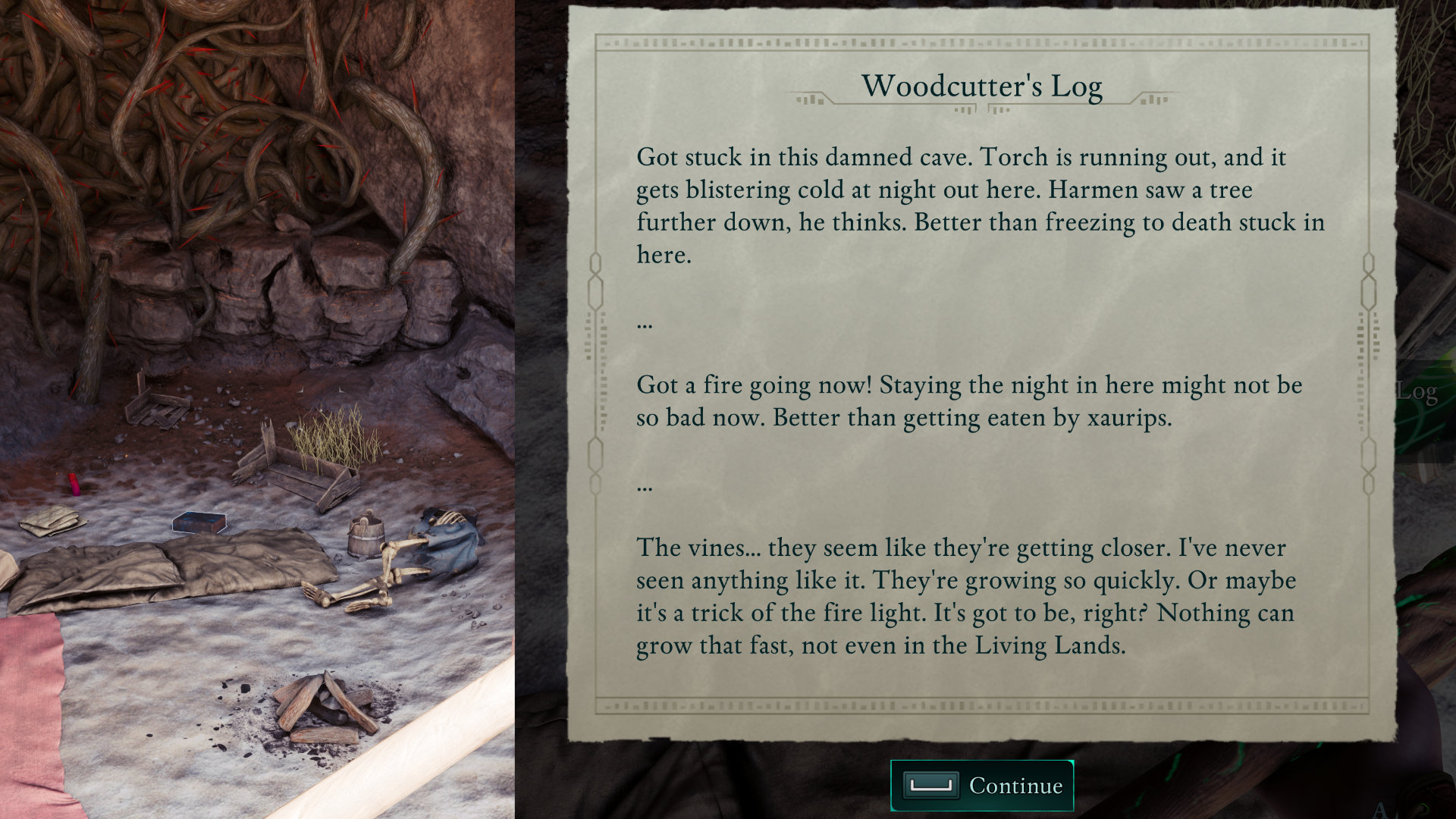
Task: Click the blue book near the bedroll
Action: [x=198, y=520]
